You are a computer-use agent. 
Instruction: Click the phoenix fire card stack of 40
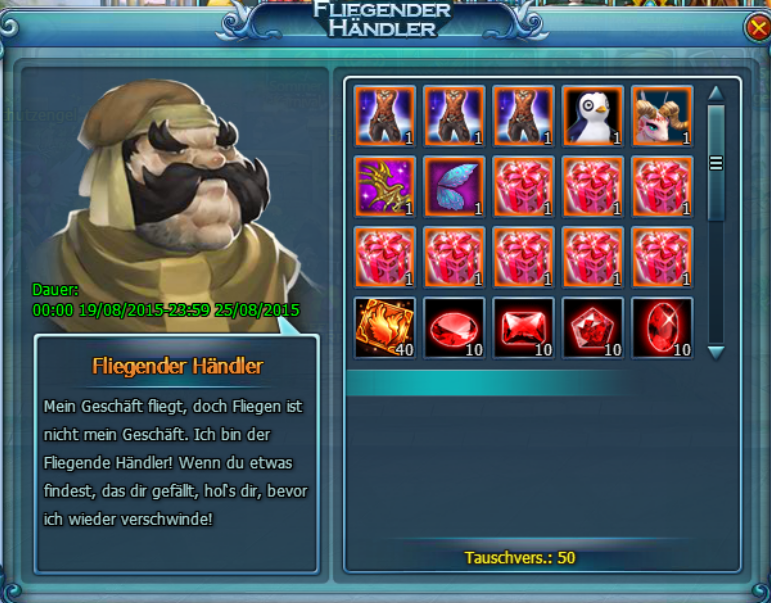tap(385, 327)
